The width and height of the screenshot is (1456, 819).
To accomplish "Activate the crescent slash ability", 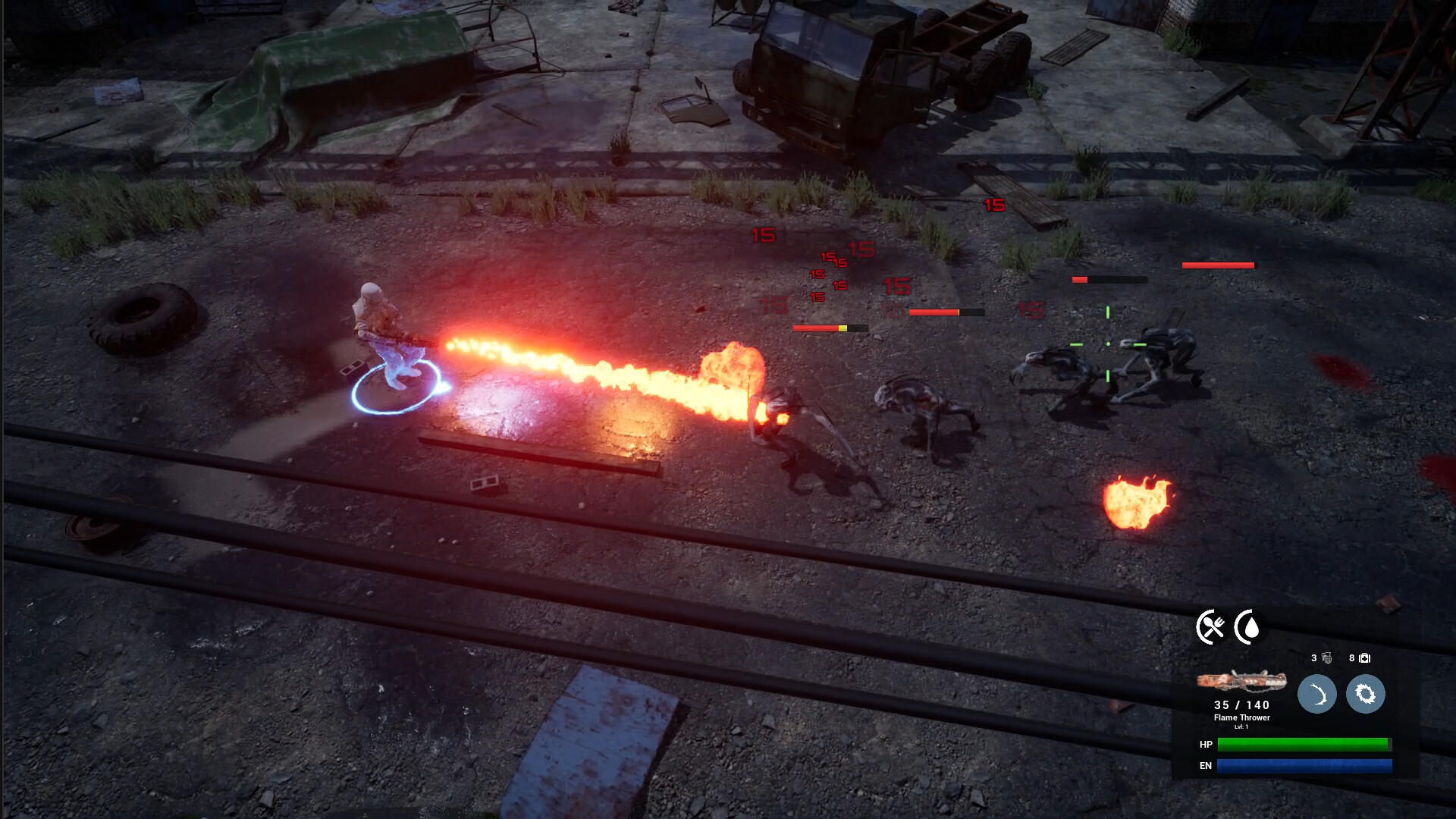I will pyautogui.click(x=1316, y=694).
